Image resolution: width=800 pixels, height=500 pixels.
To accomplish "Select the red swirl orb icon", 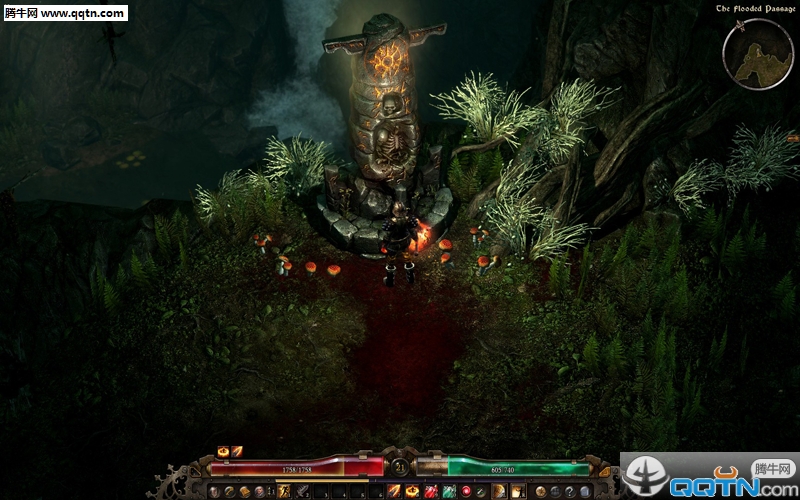I will tap(466, 491).
